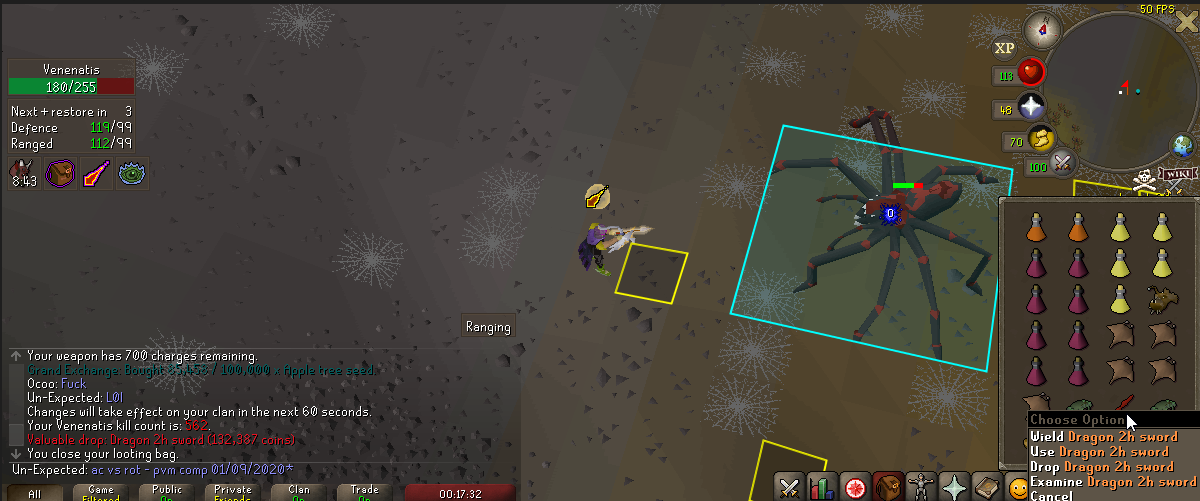
Task: Open the Magic spellbook tab
Action: (987, 488)
